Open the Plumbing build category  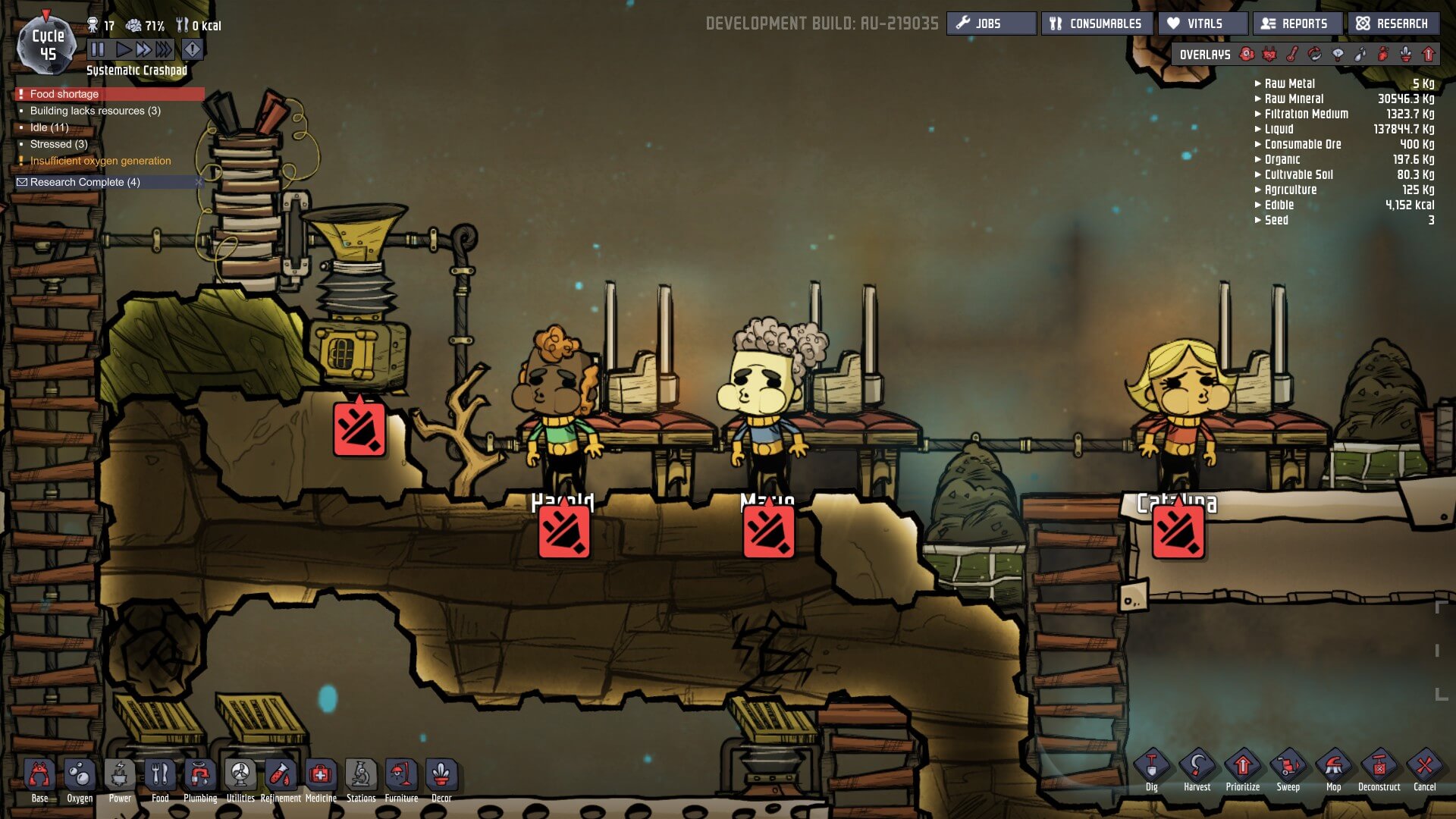point(200,777)
